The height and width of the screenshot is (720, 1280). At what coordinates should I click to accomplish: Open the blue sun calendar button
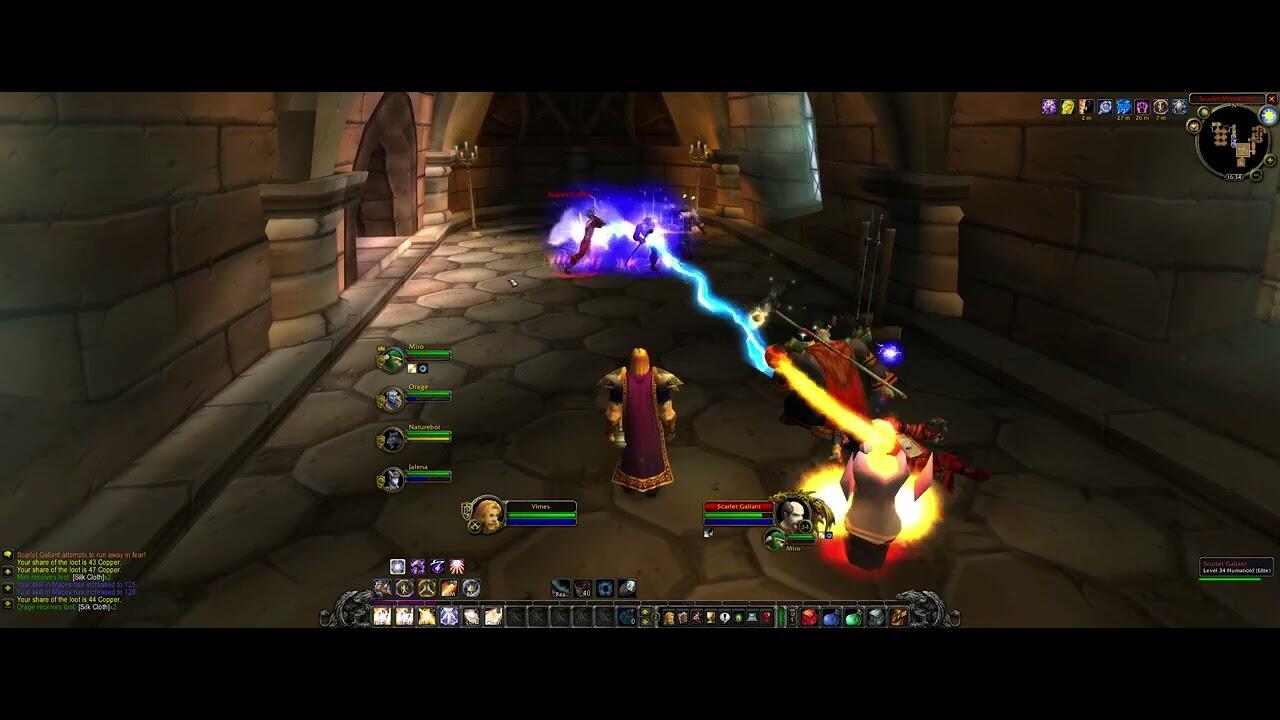coord(1269,116)
